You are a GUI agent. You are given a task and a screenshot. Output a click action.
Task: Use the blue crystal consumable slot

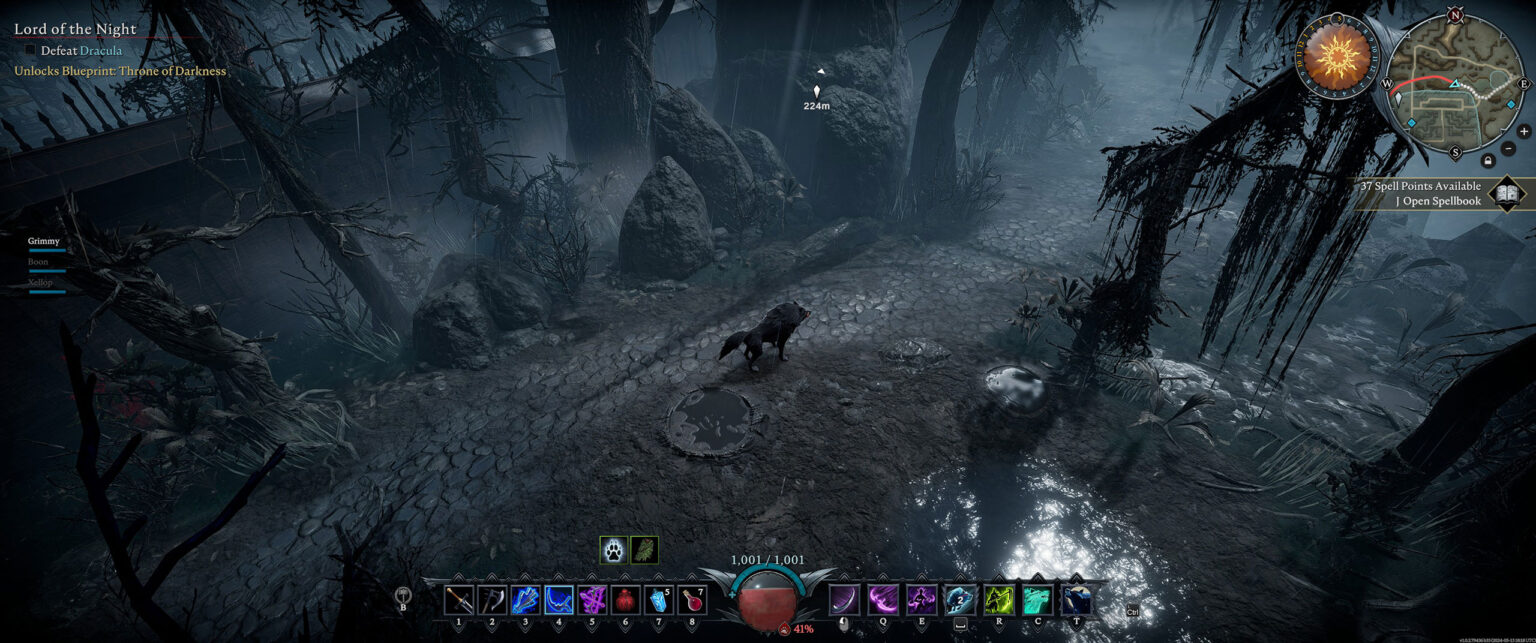659,600
